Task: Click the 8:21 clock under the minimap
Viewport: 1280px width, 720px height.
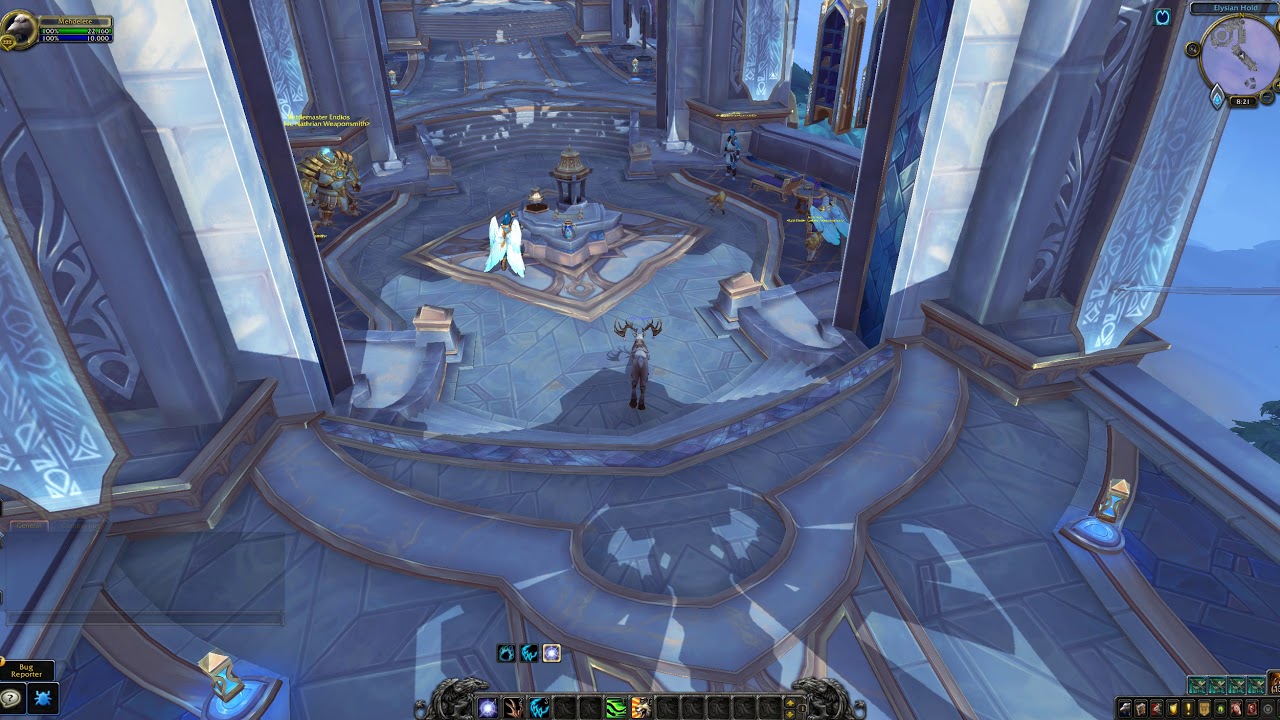Action: point(1241,101)
